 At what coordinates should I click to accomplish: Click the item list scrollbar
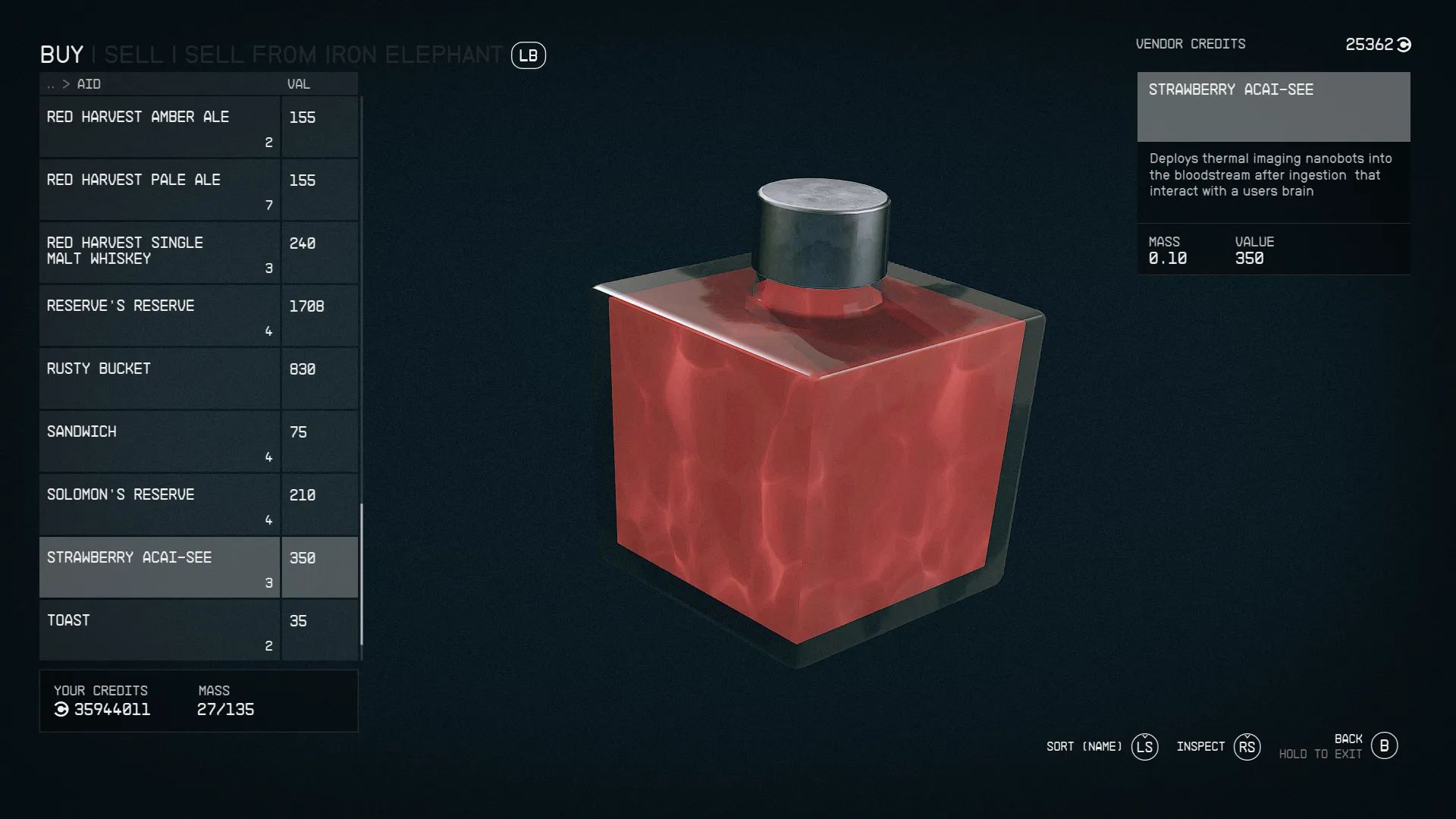click(362, 569)
